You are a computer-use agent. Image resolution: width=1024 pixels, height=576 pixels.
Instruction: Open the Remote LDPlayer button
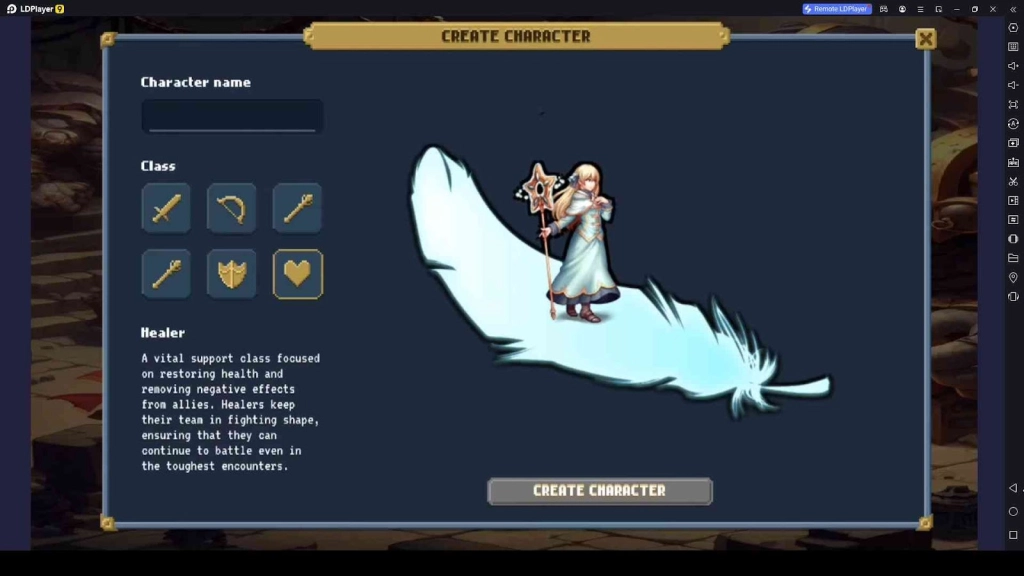(837, 9)
